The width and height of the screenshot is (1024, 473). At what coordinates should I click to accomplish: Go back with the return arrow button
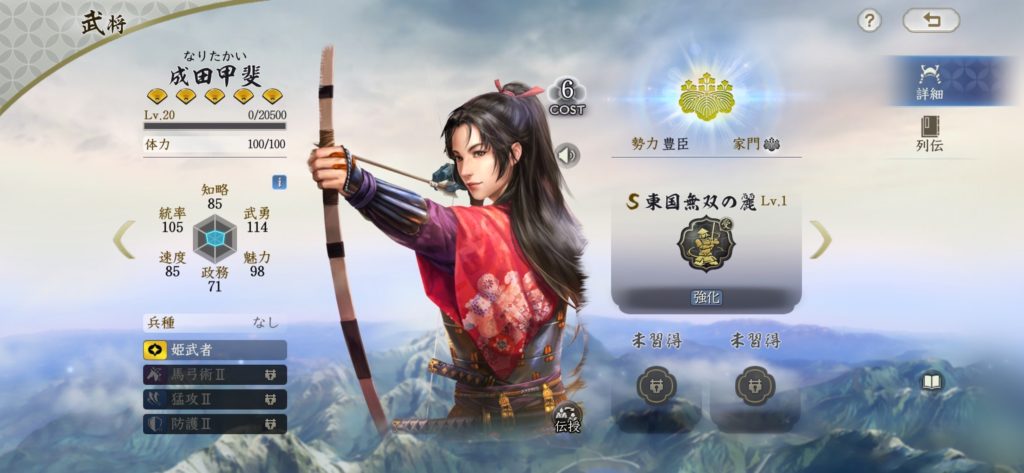pos(930,20)
